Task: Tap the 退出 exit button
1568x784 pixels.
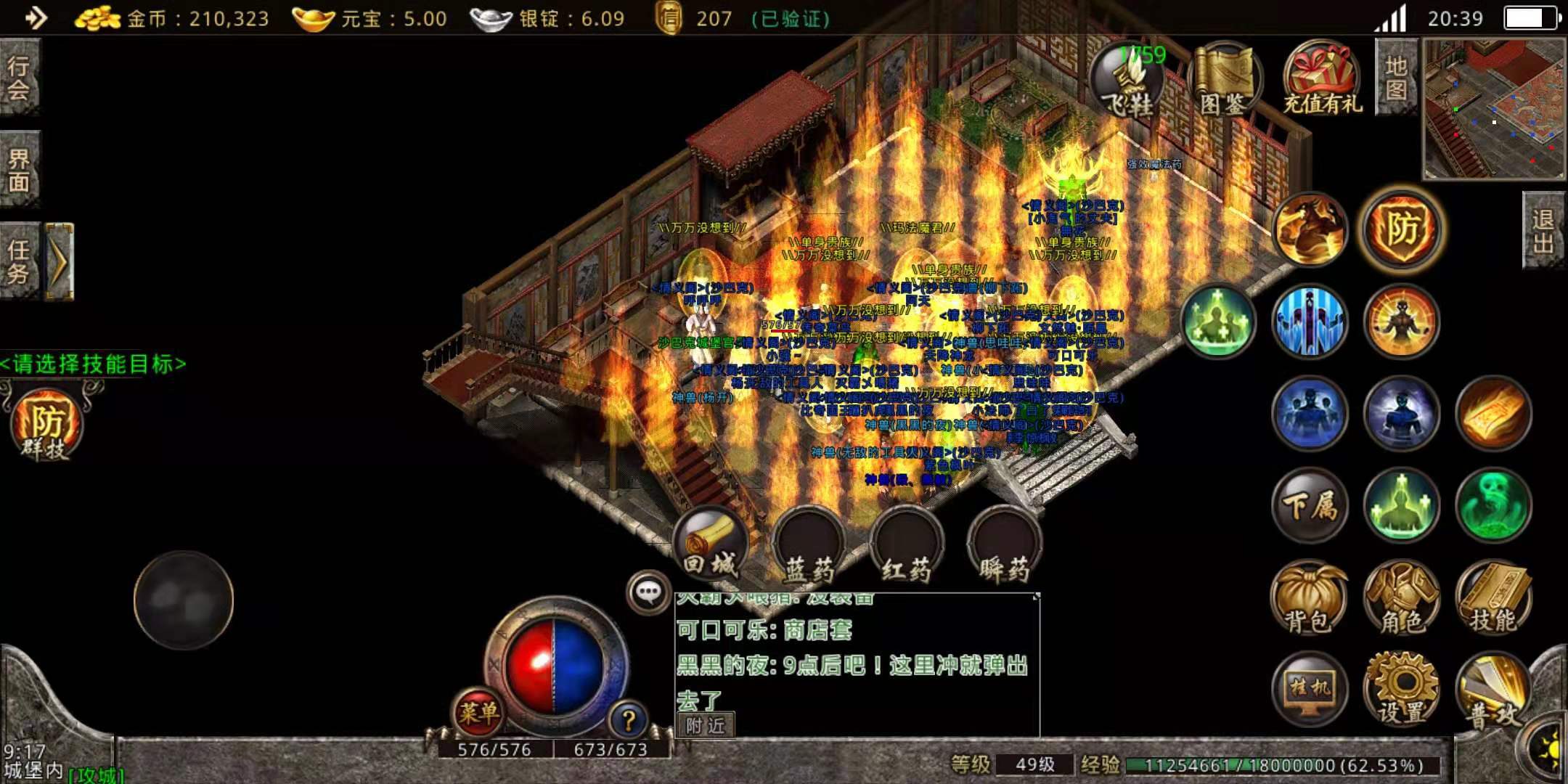Action: coord(1543,231)
